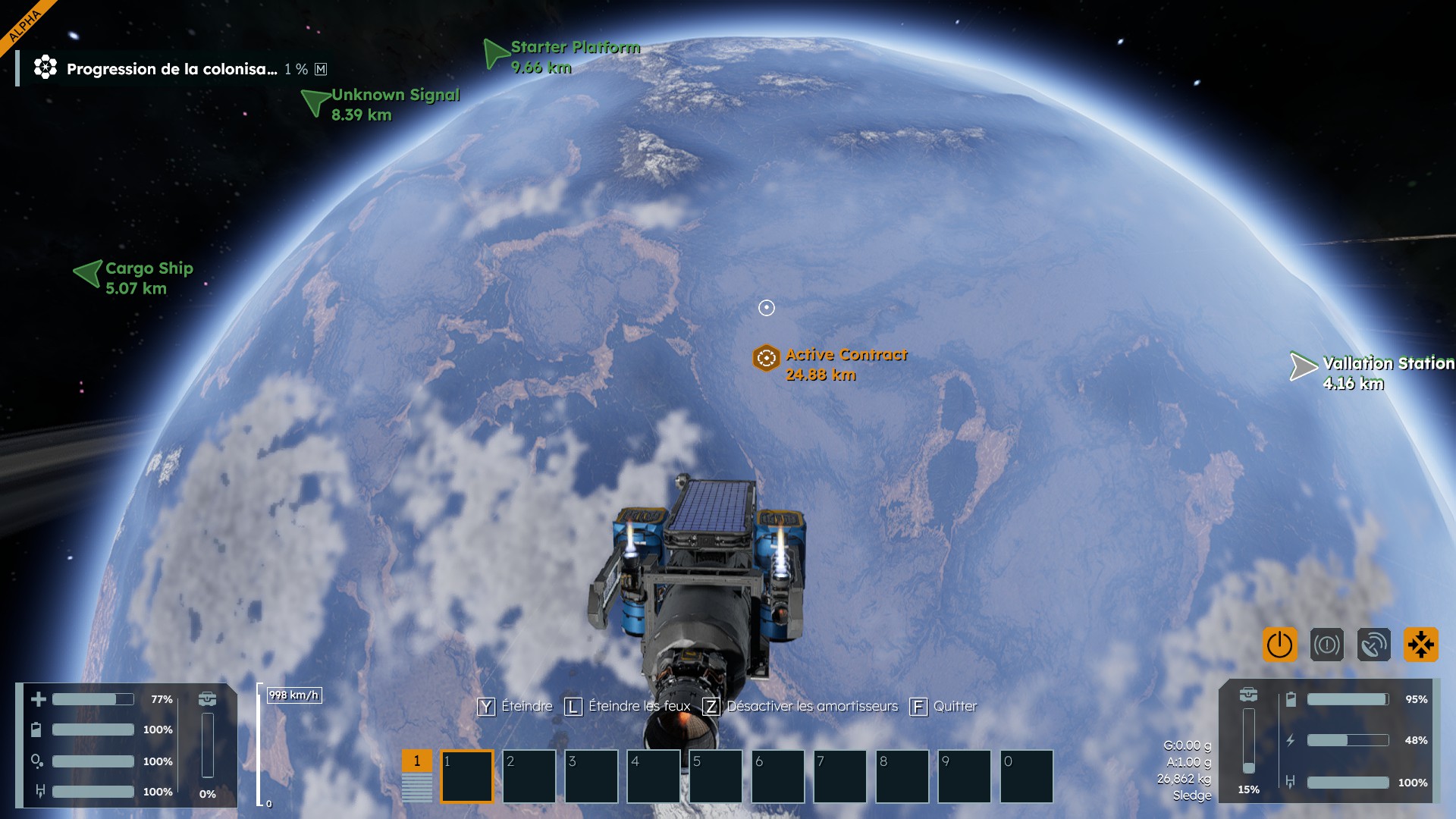Toggle the orange power icon
Viewport: 1456px width, 819px height.
point(1279,645)
